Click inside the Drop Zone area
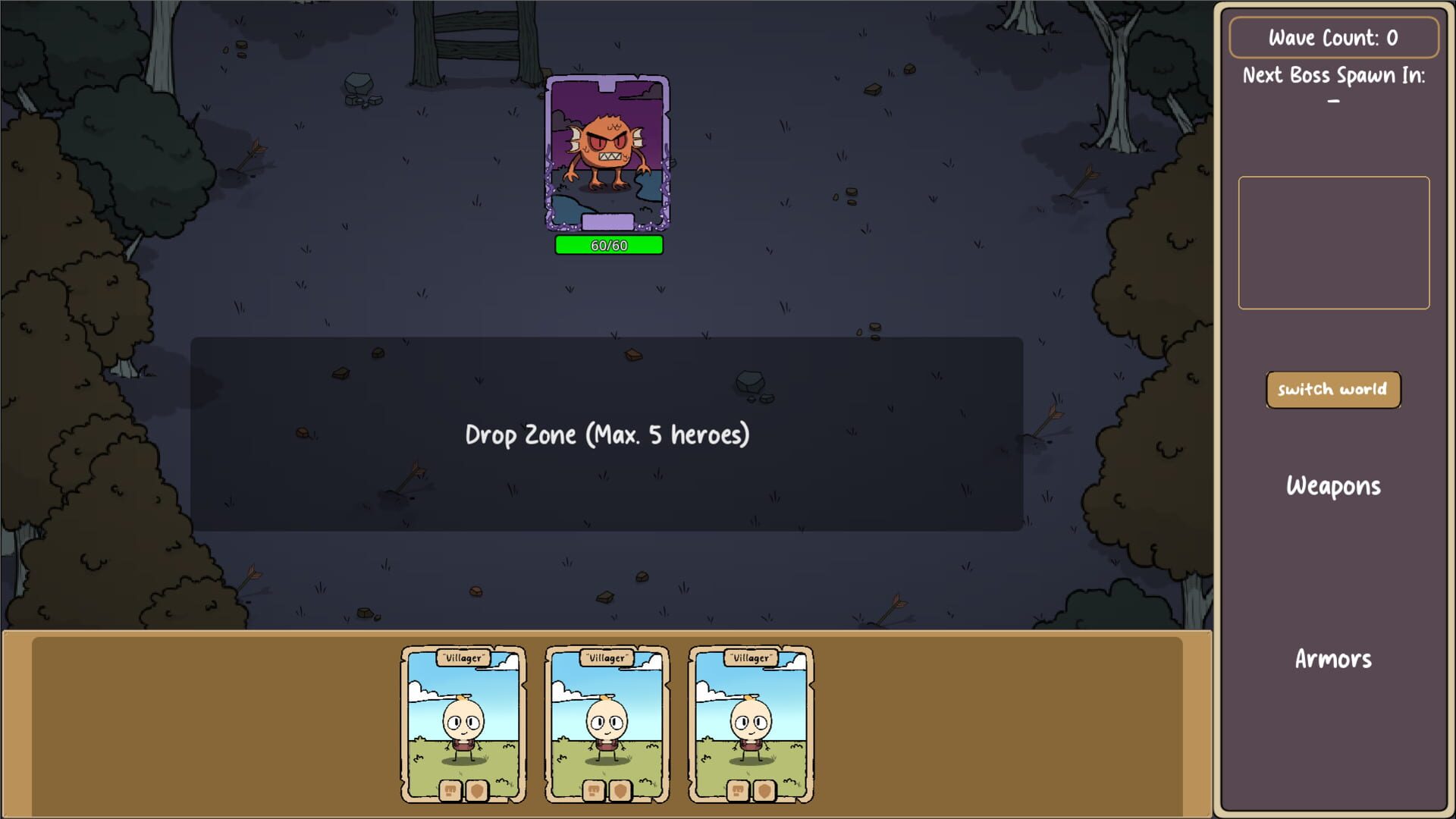This screenshot has width=1456, height=819. (607, 436)
